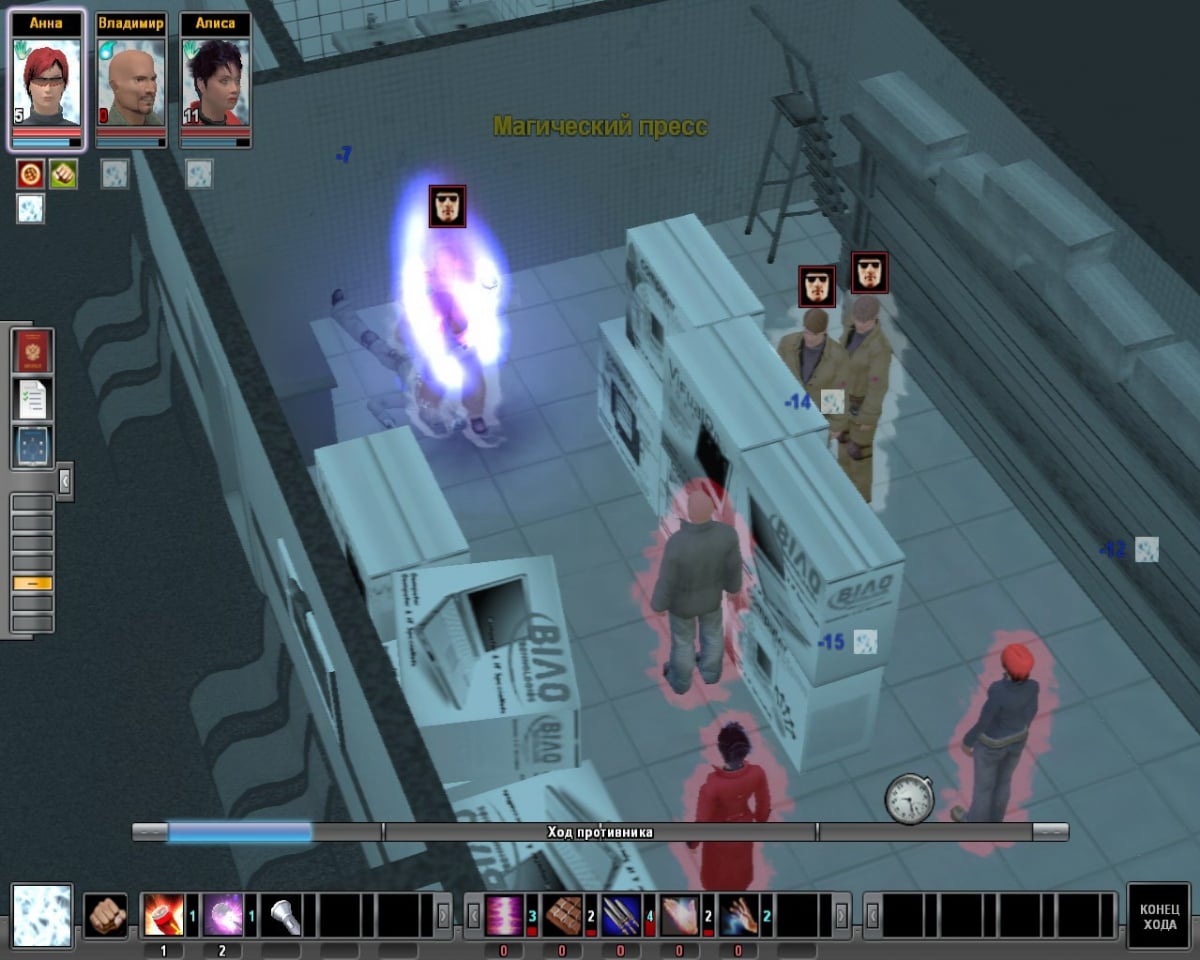This screenshot has width=1200, height=960.
Task: Activate the red fire spell slot
Action: pos(163,915)
